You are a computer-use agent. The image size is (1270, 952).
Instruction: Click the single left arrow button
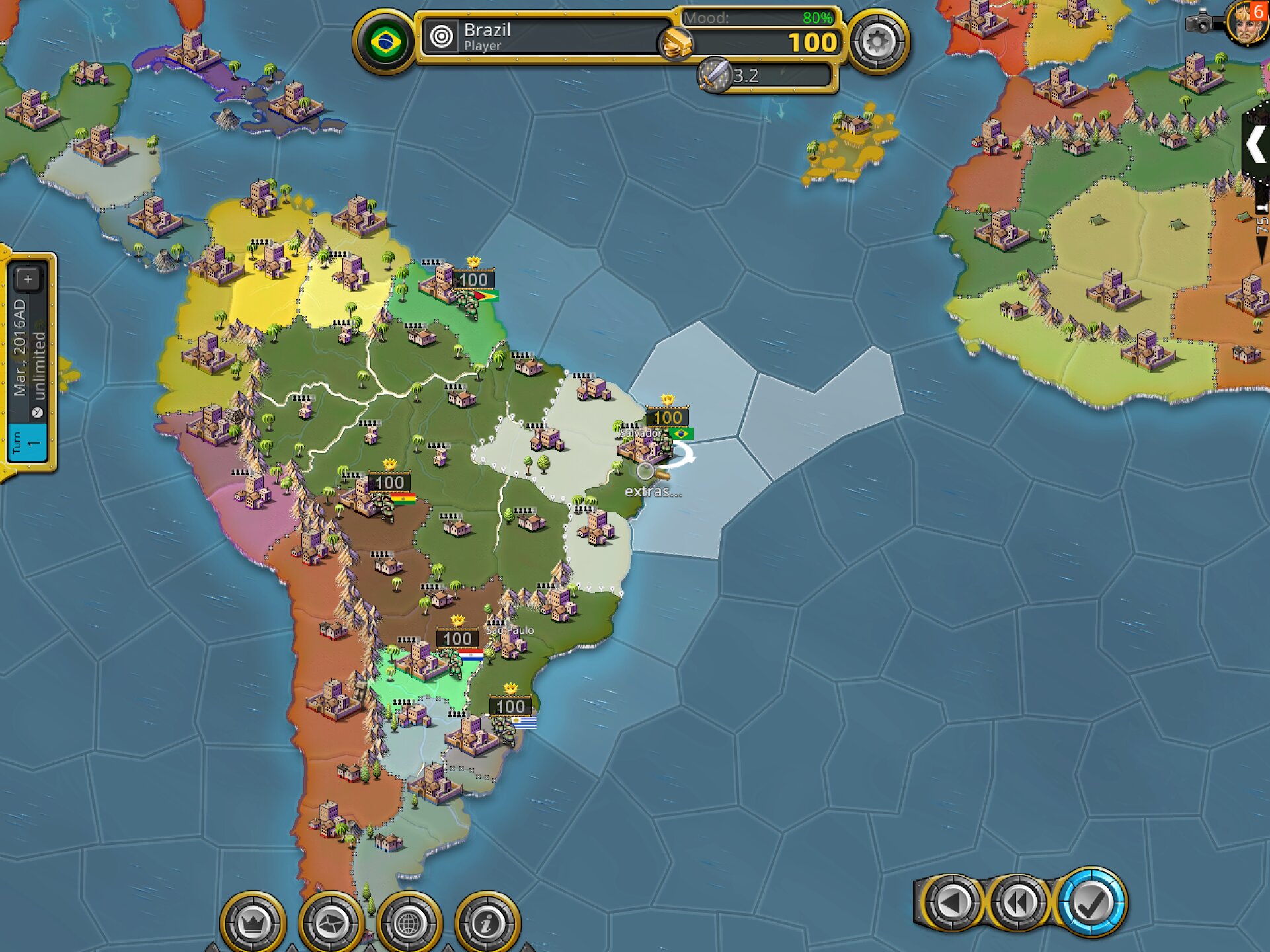951,902
